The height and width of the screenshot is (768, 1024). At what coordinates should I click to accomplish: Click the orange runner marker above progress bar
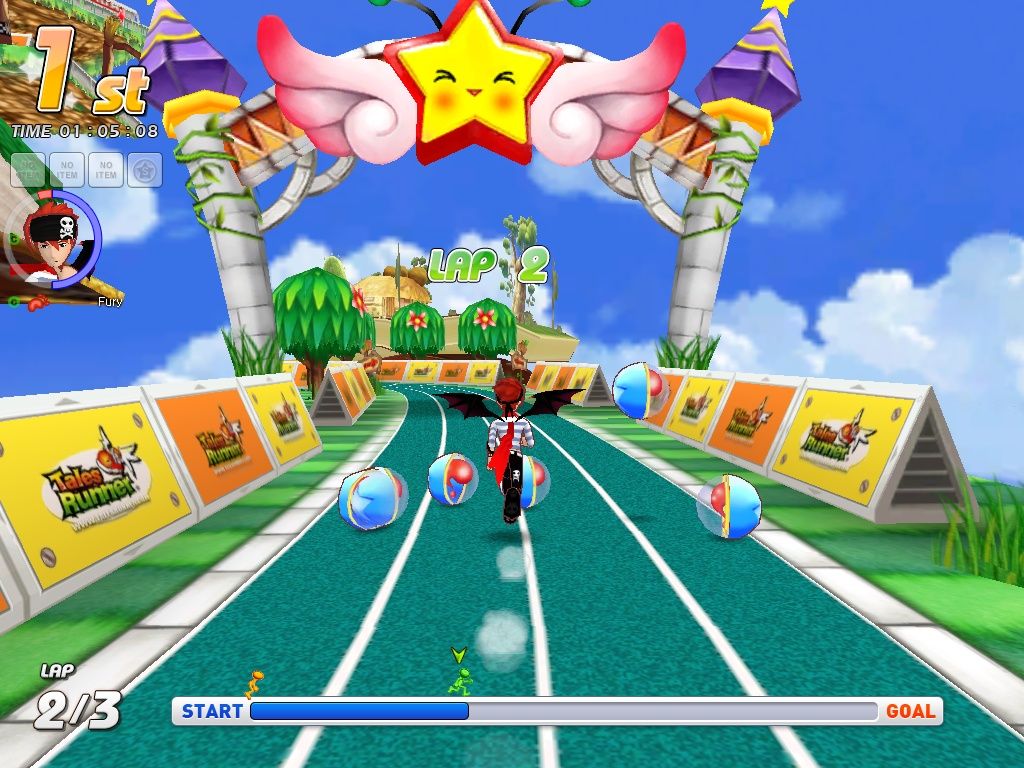(255, 684)
